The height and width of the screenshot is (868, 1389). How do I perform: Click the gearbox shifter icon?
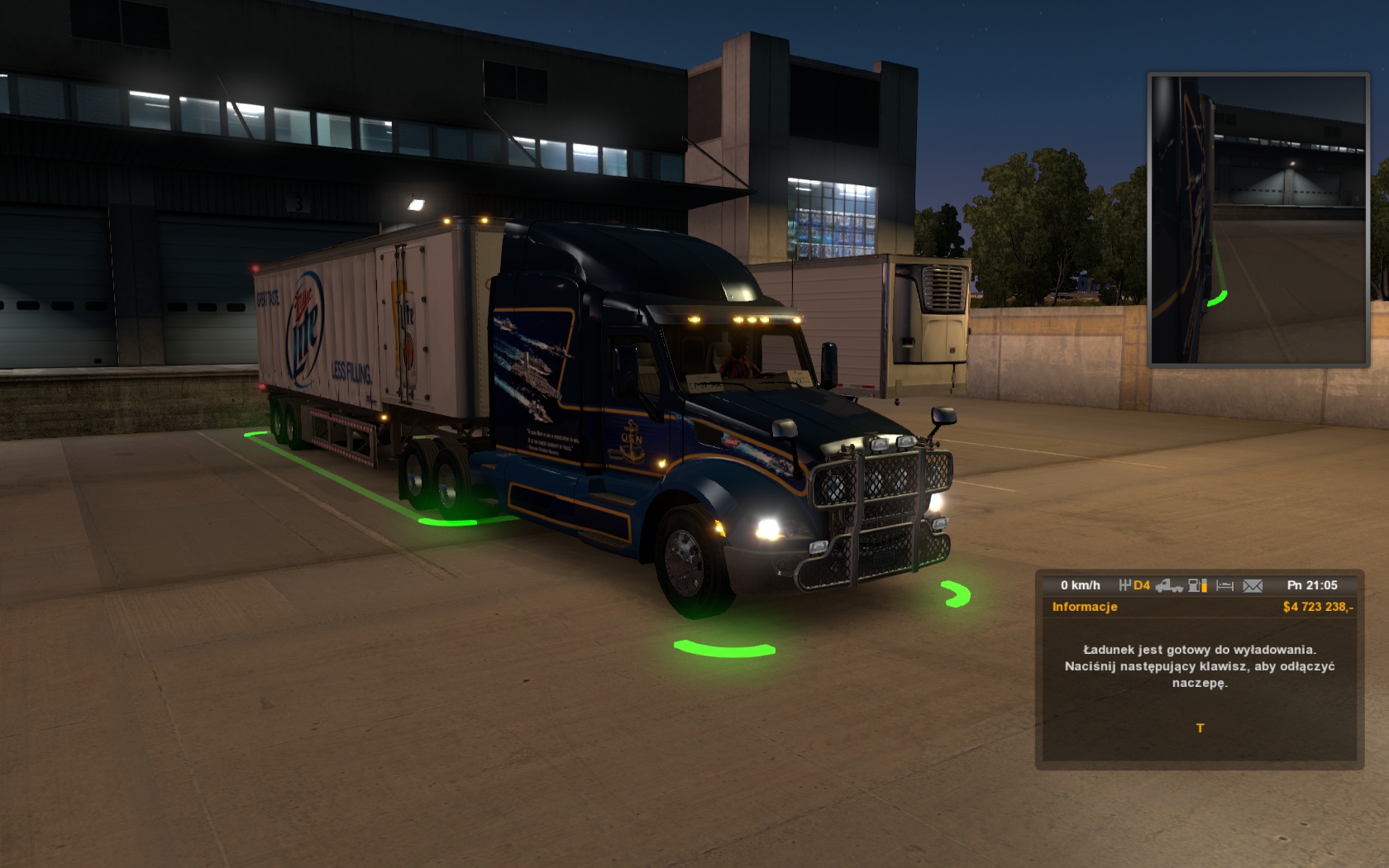click(1124, 585)
